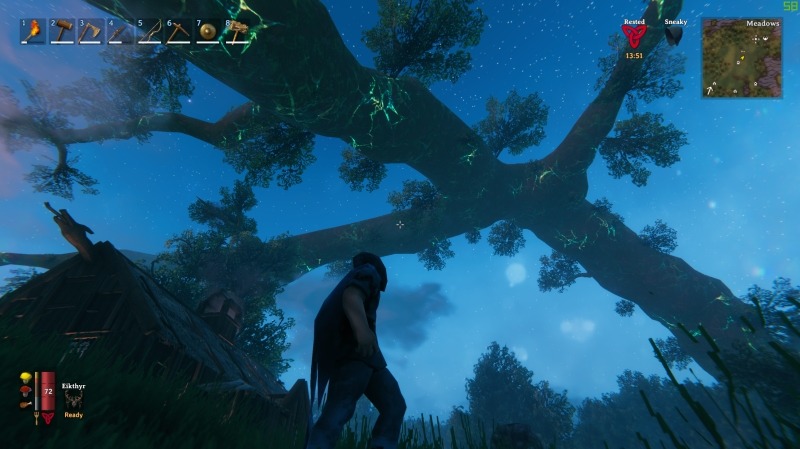Open the Meadows minimap
Screen dimensions: 800x449
pos(741,58)
